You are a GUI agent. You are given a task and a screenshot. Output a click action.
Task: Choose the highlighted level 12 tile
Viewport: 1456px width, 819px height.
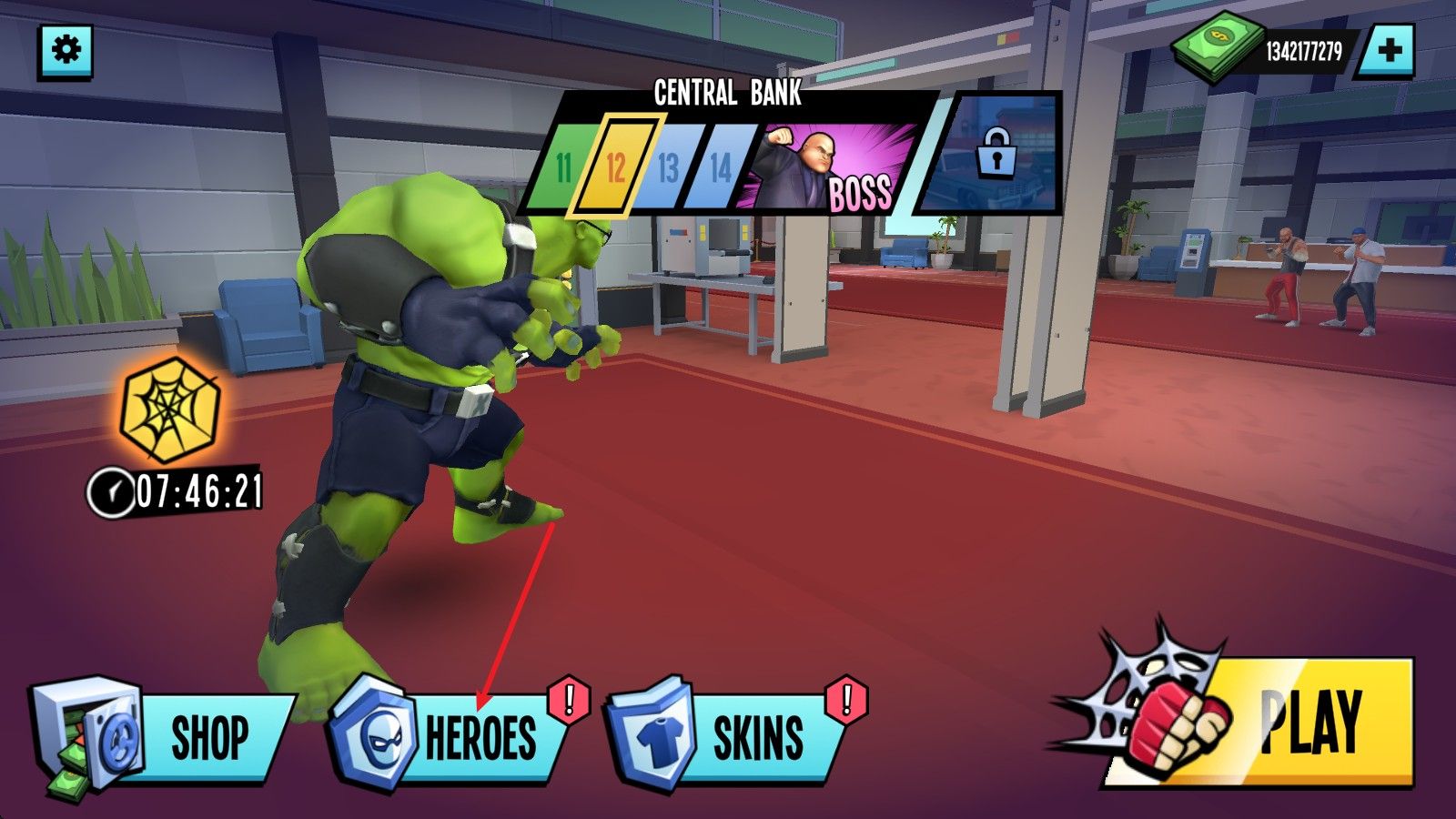coord(616,167)
